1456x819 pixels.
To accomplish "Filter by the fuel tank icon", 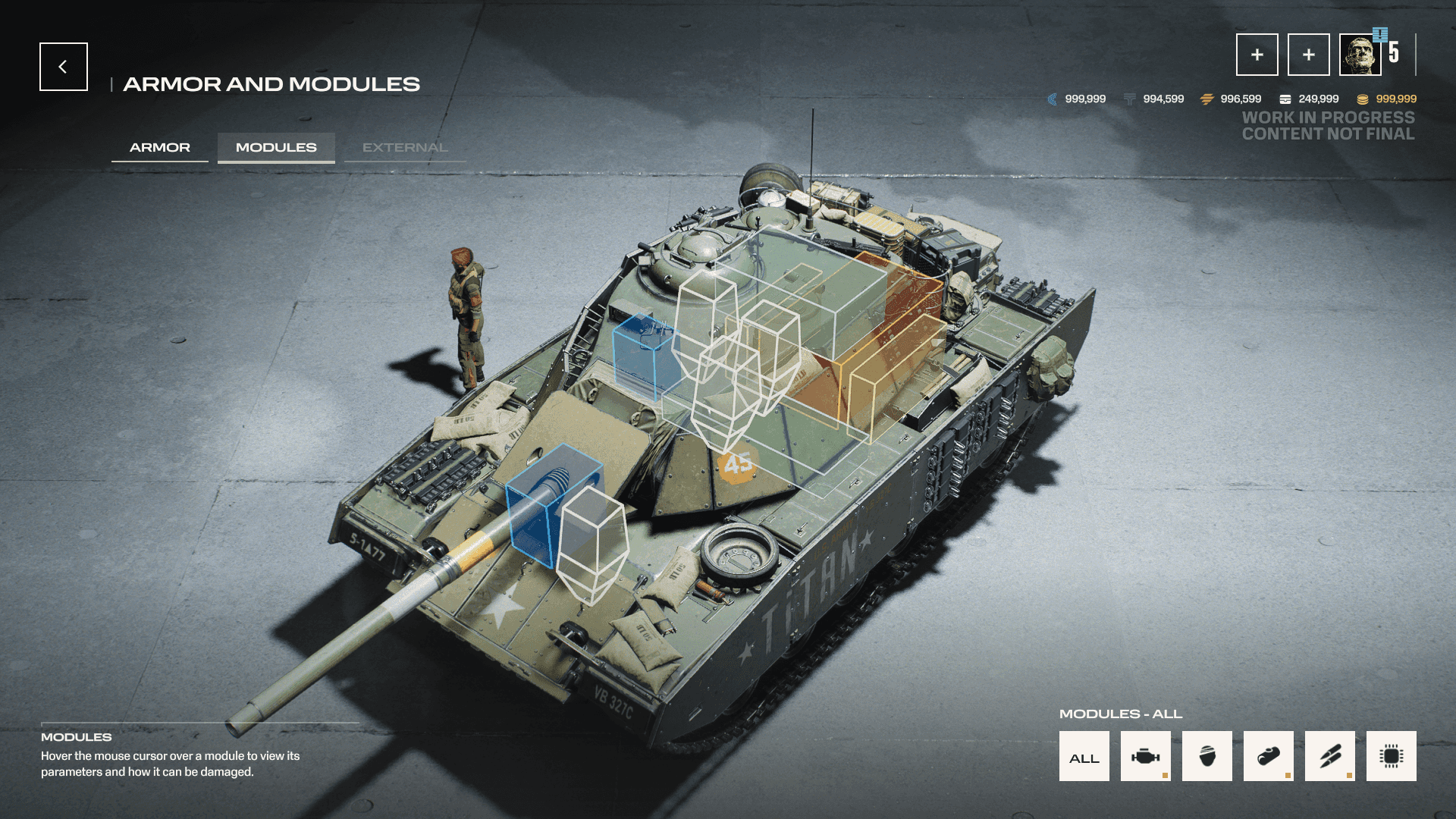I will [1268, 756].
